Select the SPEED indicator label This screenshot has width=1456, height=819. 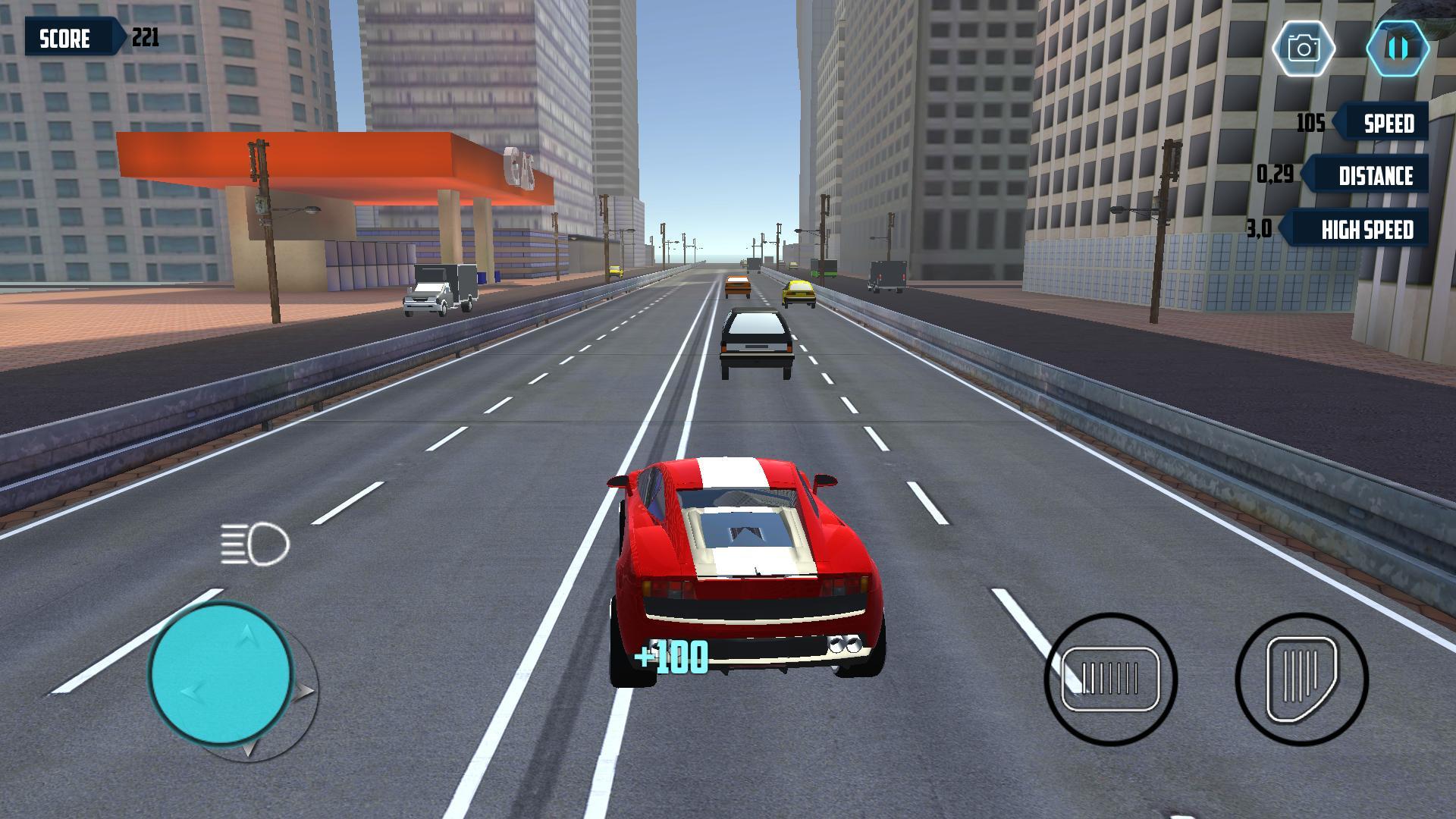1391,122
